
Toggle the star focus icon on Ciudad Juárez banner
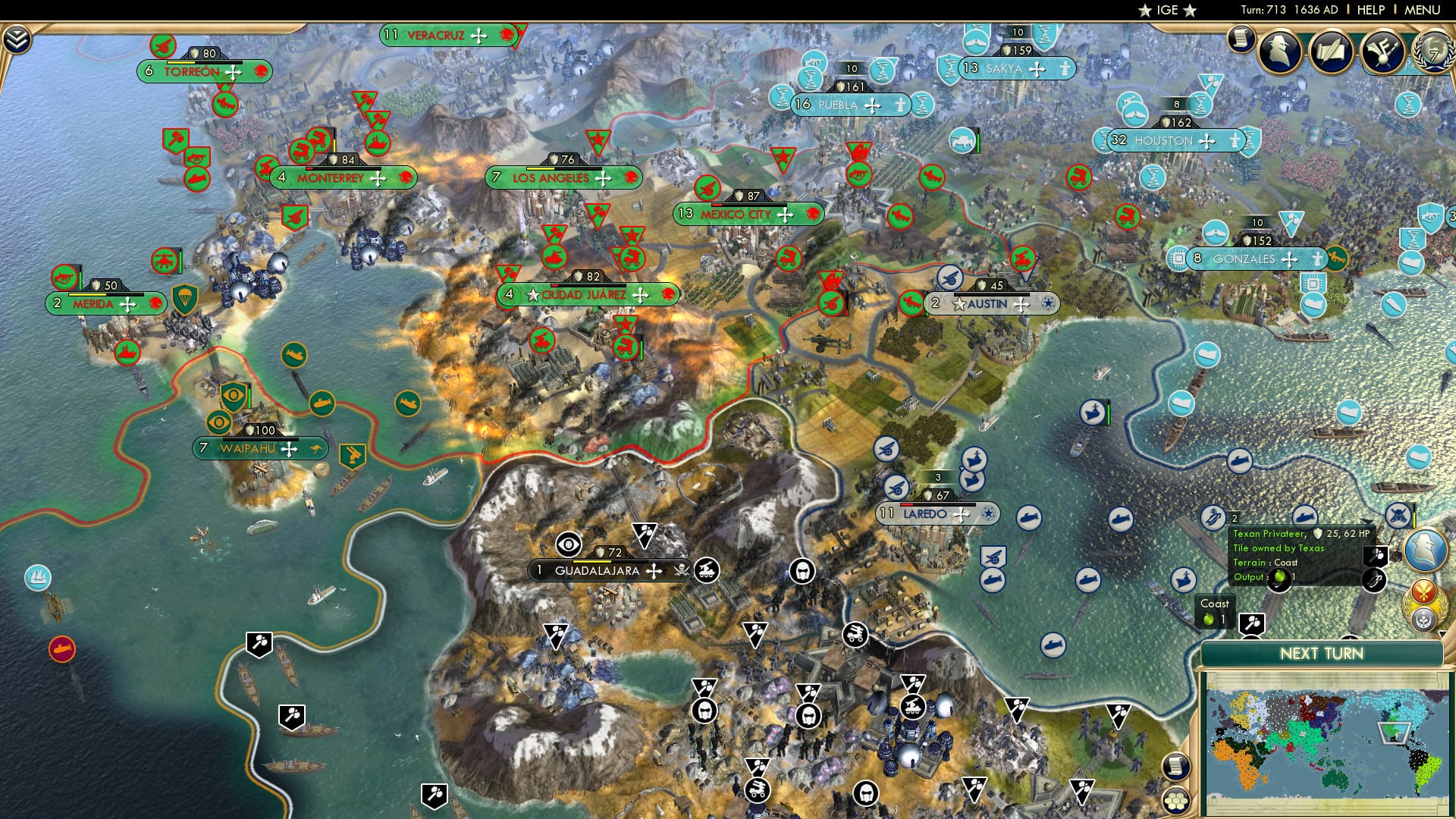coord(533,294)
